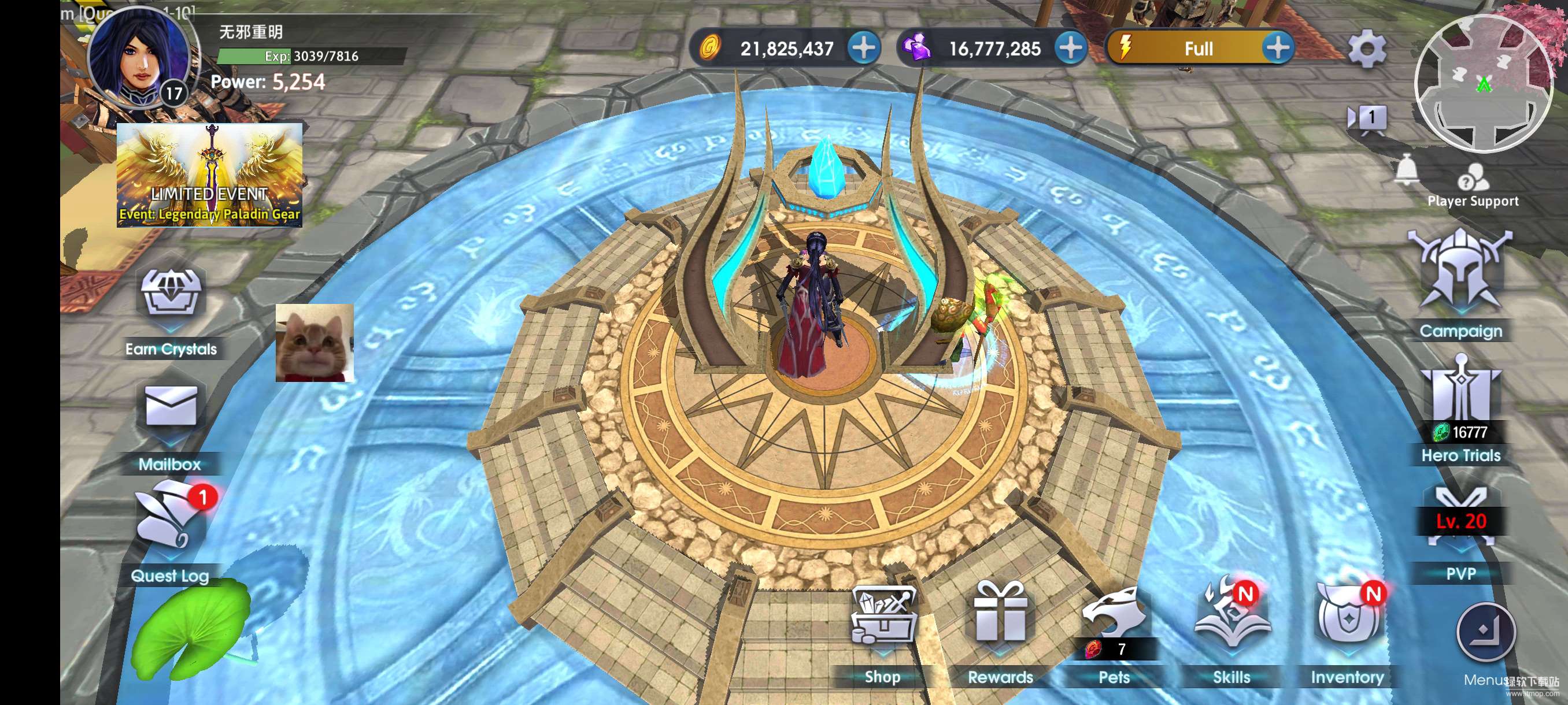Open the Pets menu
The image size is (1568, 705).
pyautogui.click(x=1114, y=619)
